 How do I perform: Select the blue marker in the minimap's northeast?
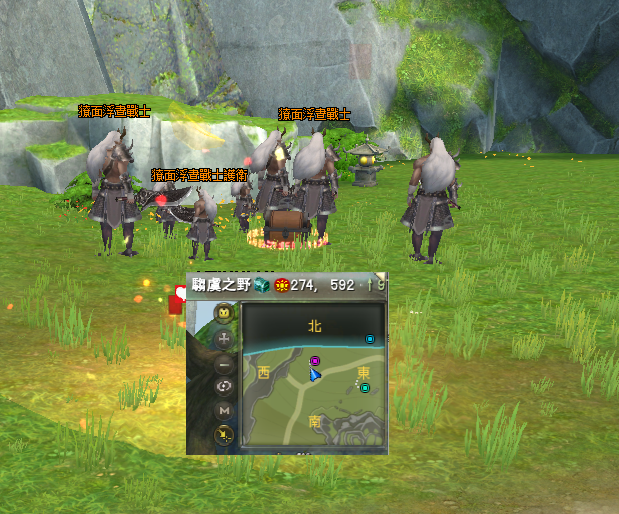(370, 339)
